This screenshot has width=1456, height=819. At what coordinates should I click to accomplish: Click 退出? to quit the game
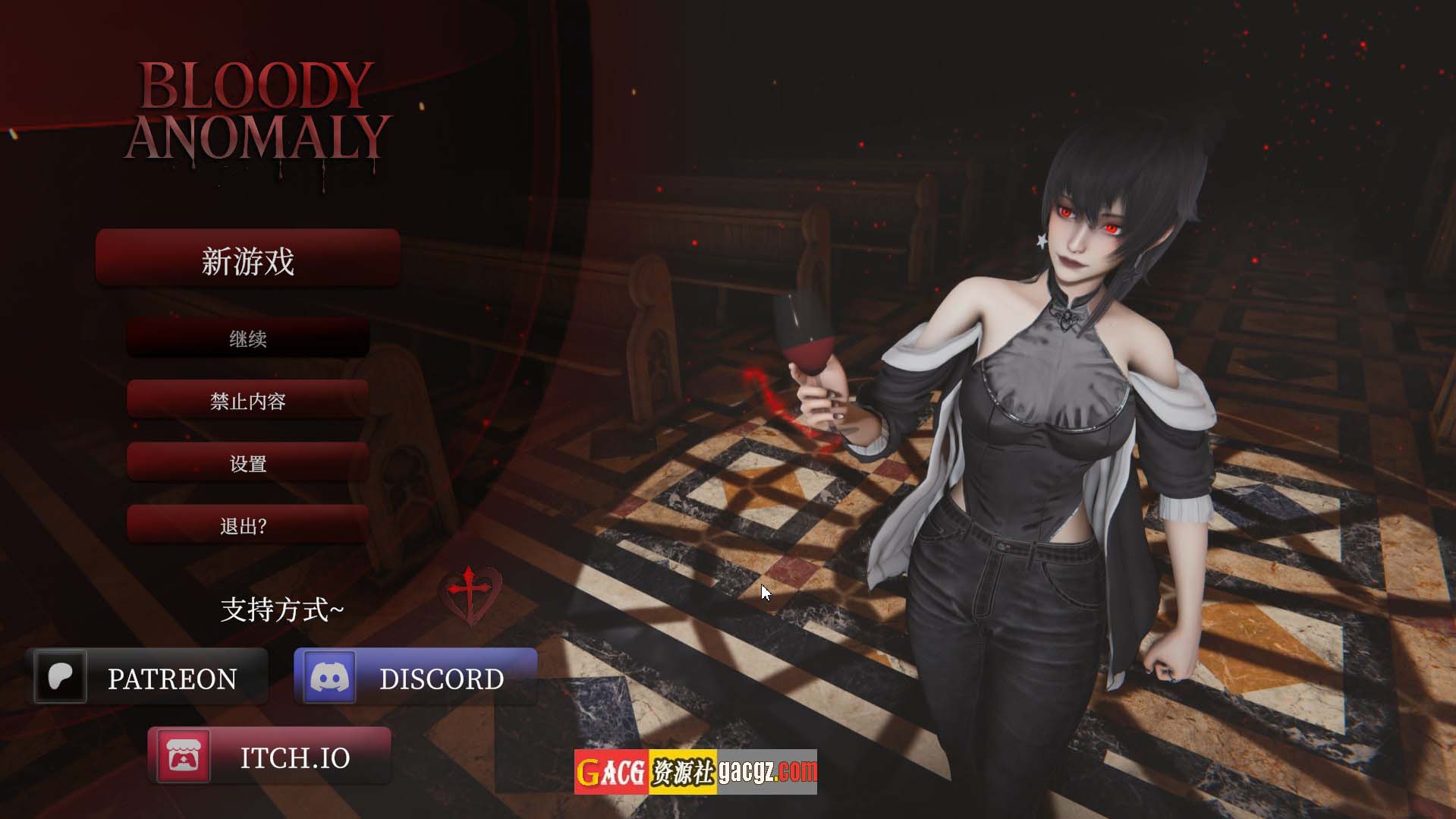point(247,524)
